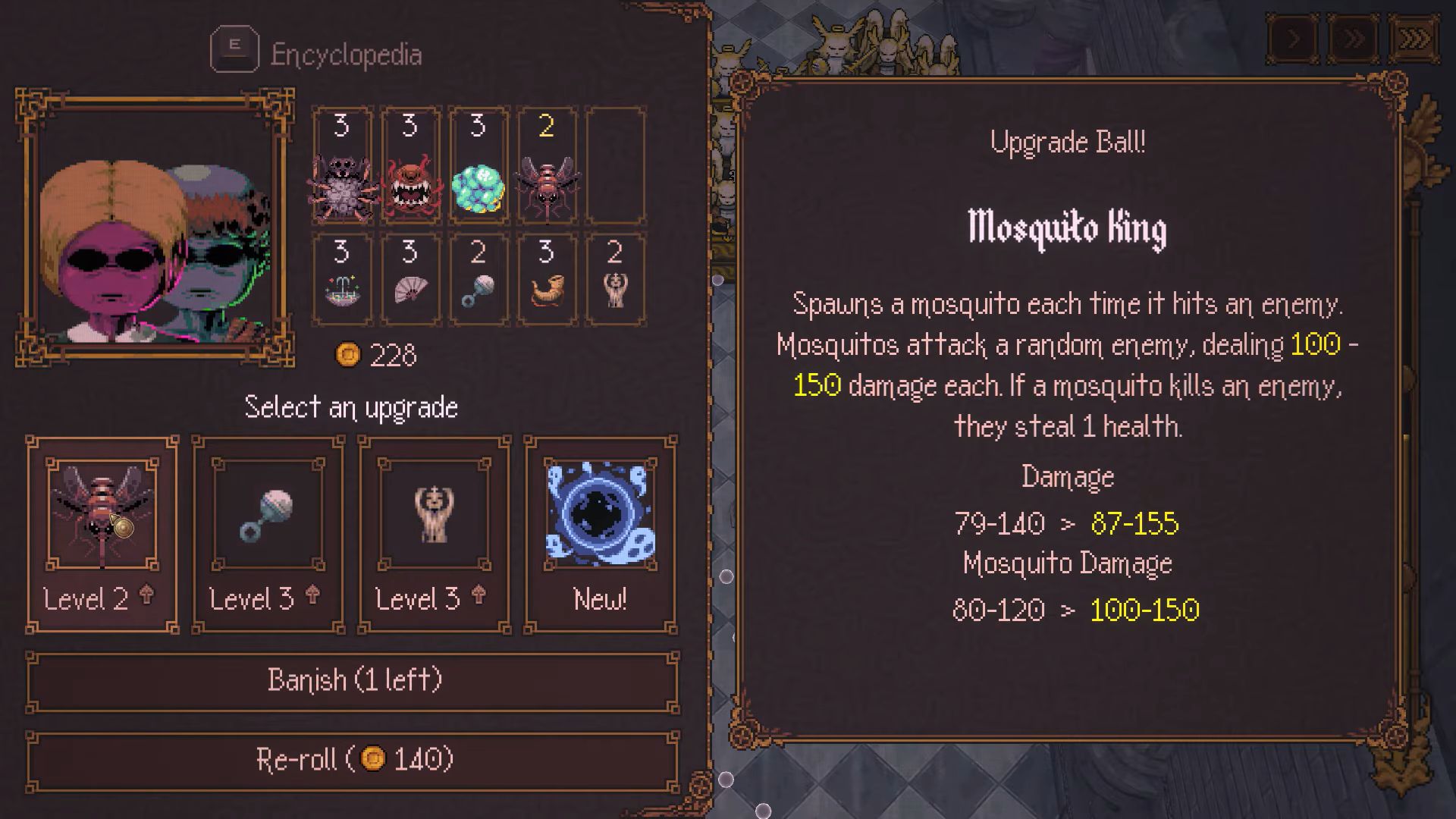1456x819 pixels.
Task: Inspect the green egg cluster ball slot
Action: [479, 167]
